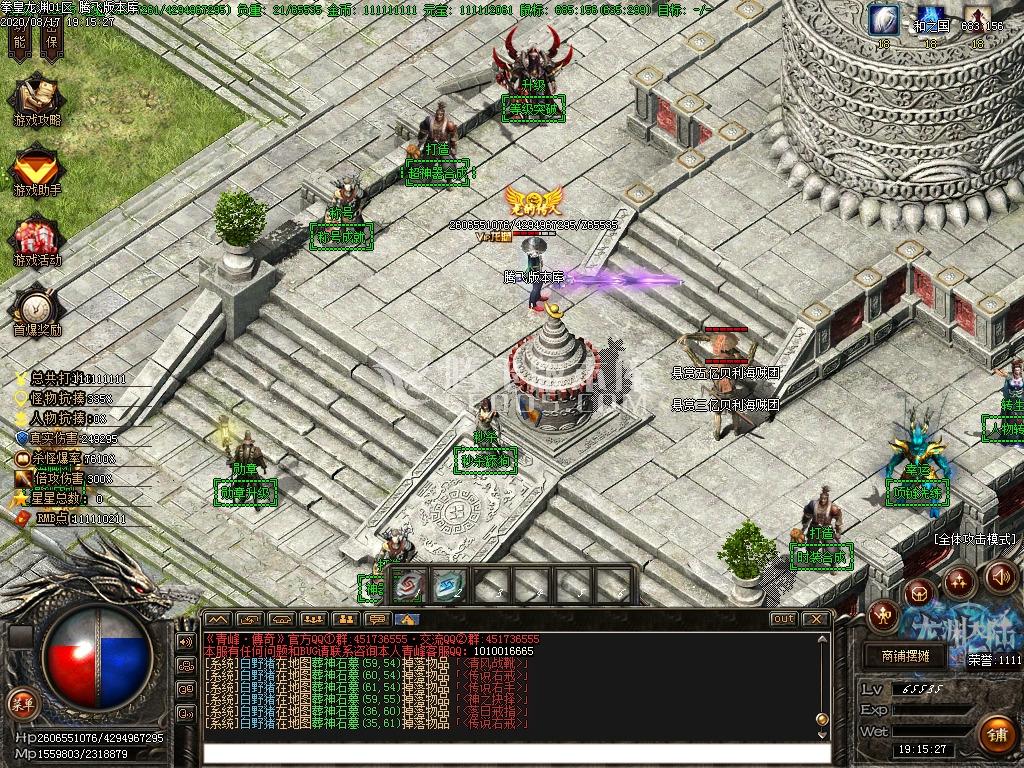
Task: Switch to the highlighted blue chat channel tab
Action: click(x=406, y=619)
